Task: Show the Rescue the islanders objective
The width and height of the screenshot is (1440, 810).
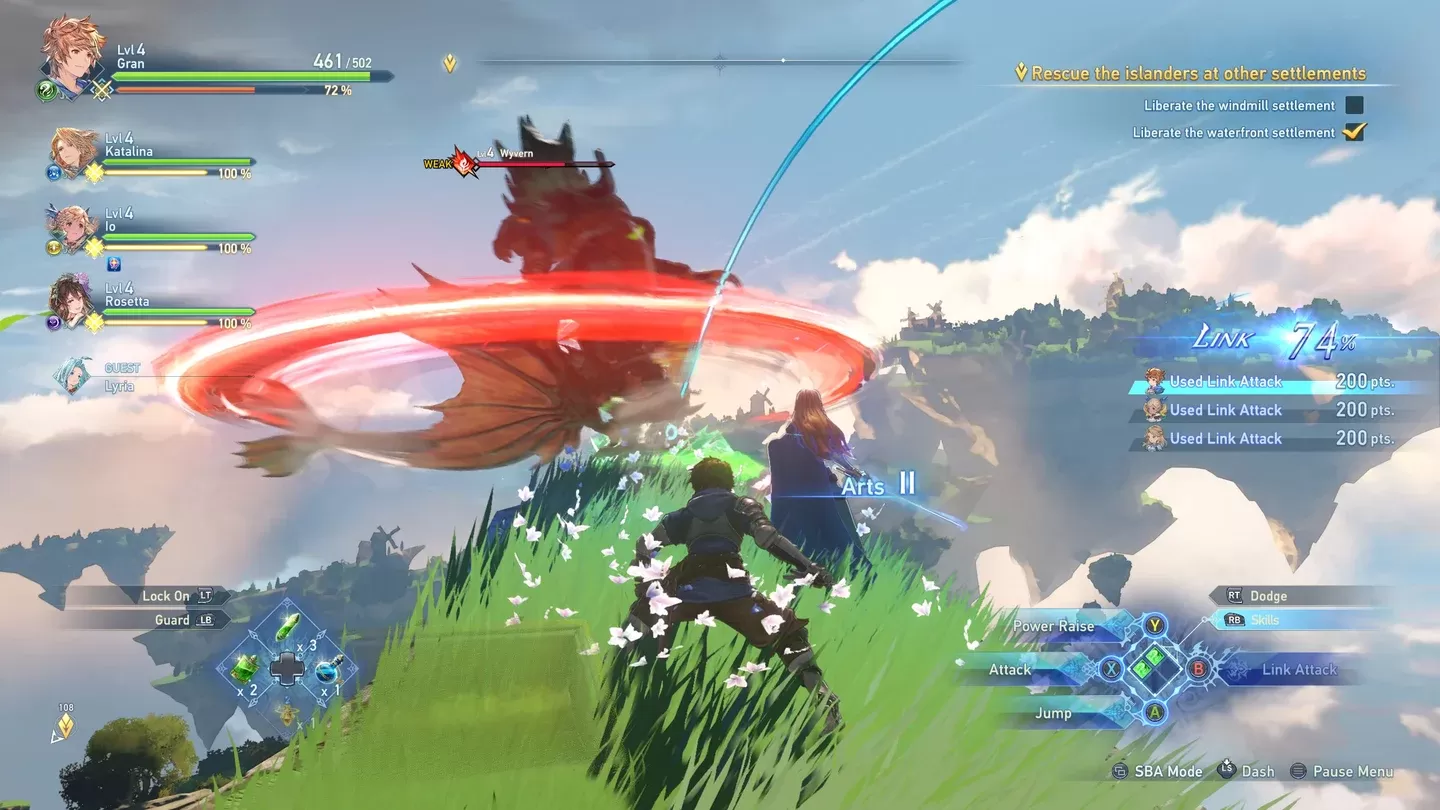Action: click(x=1198, y=73)
